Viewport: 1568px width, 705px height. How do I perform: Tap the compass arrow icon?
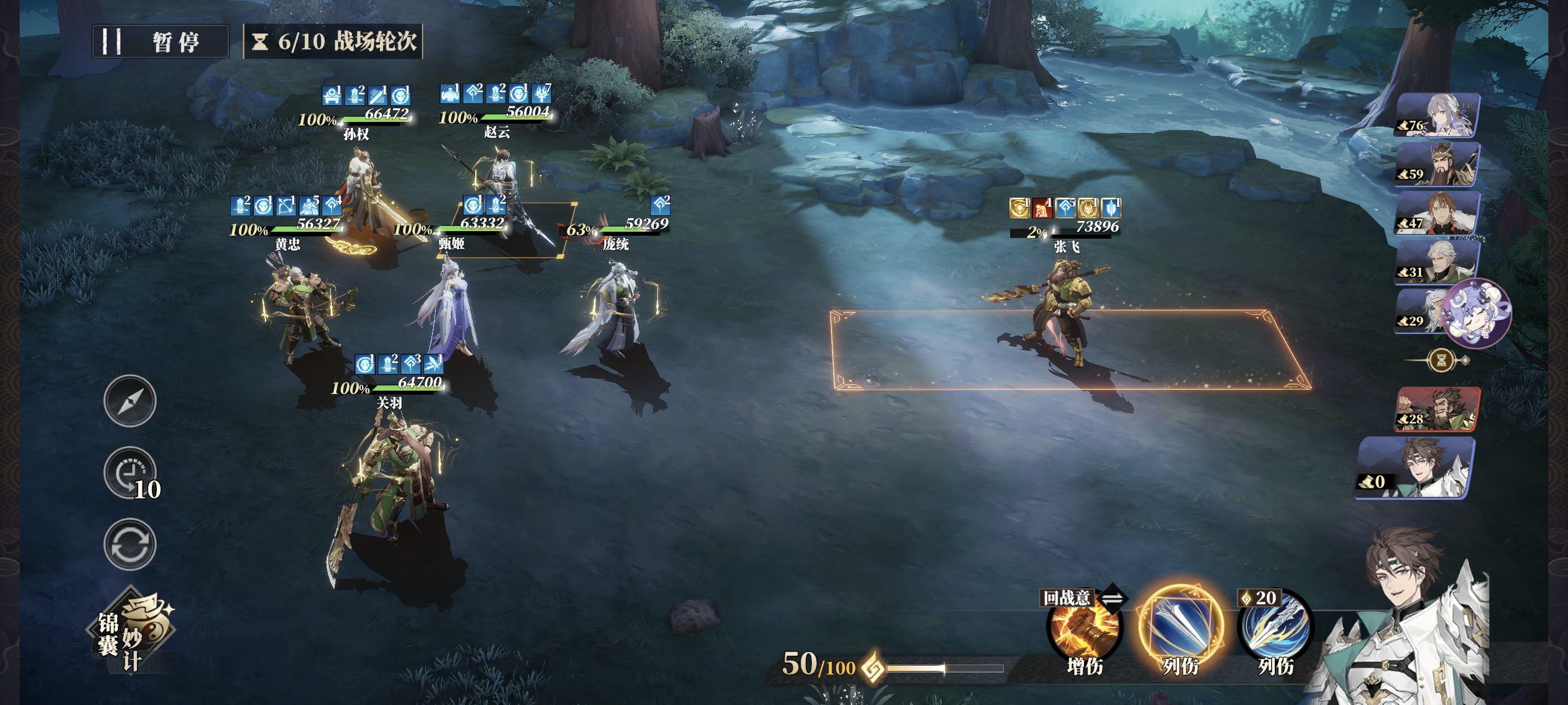130,400
